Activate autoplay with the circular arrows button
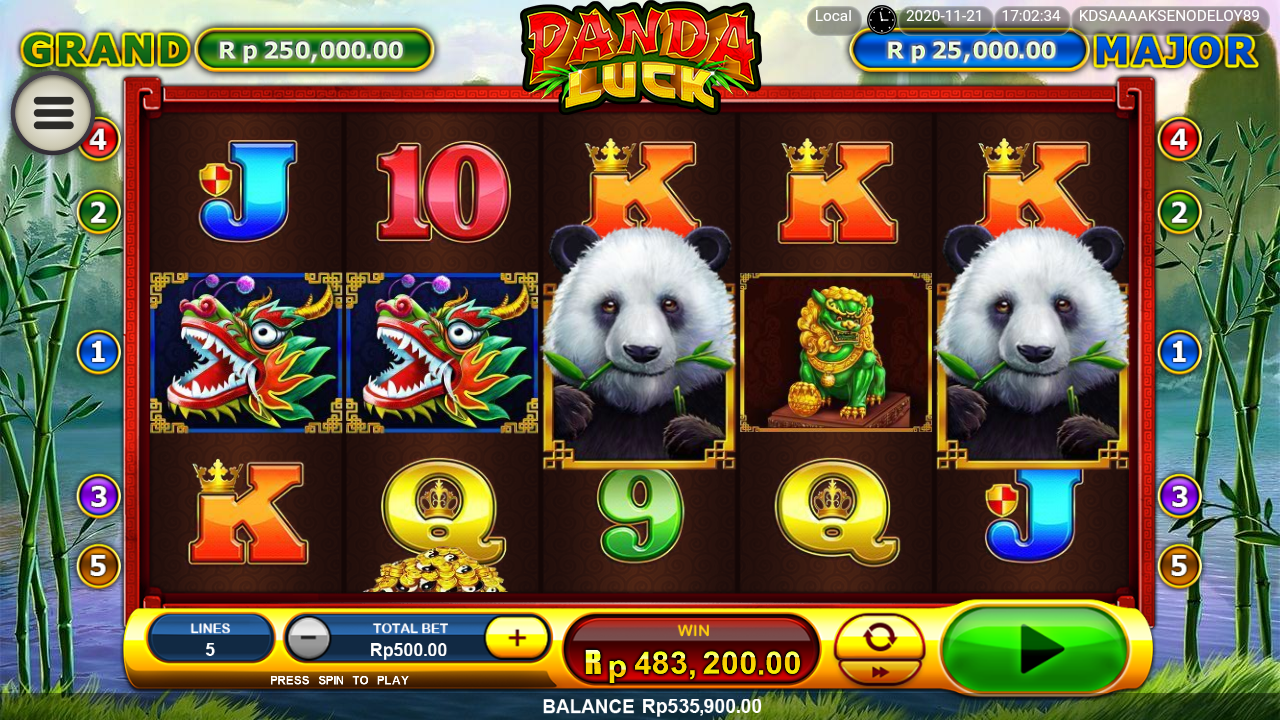The height and width of the screenshot is (720, 1280). tap(880, 636)
